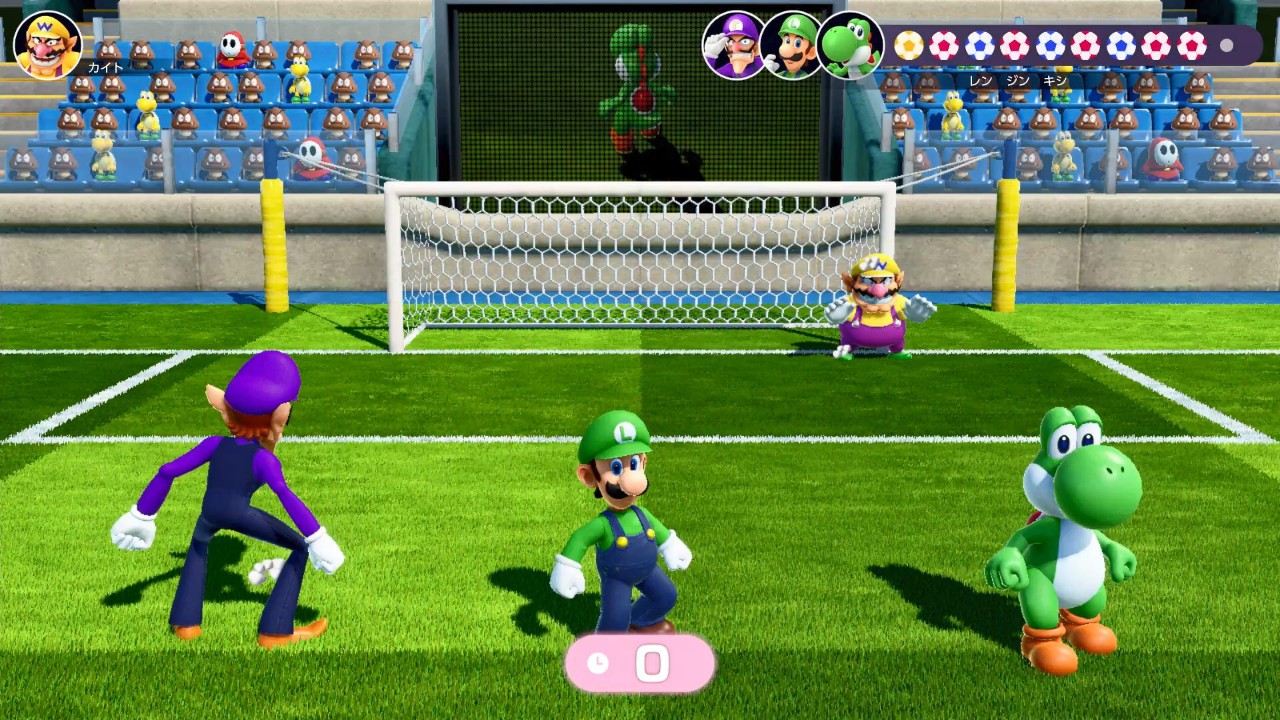The width and height of the screenshot is (1280, 720).
Task: Toggle the gray dot at the meter's end
Action: tap(1225, 46)
